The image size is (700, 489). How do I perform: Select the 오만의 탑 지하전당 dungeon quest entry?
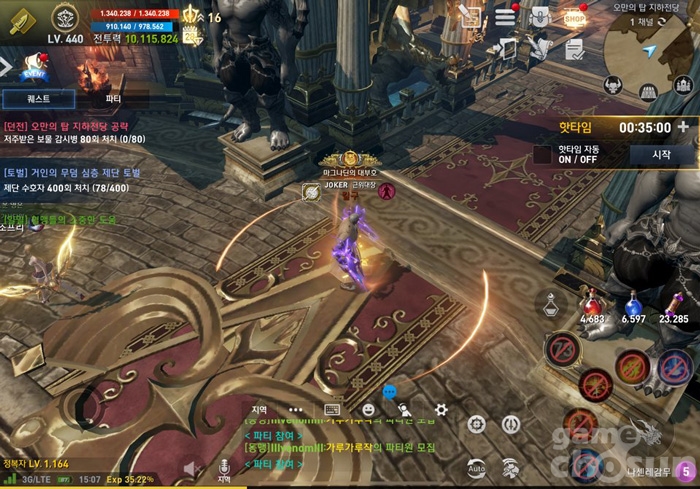[x=66, y=132]
